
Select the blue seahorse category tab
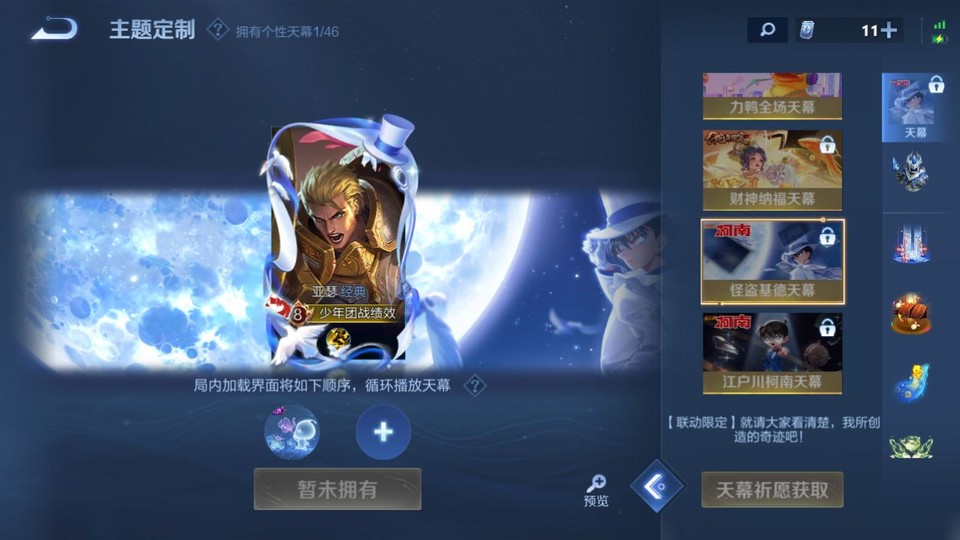911,382
